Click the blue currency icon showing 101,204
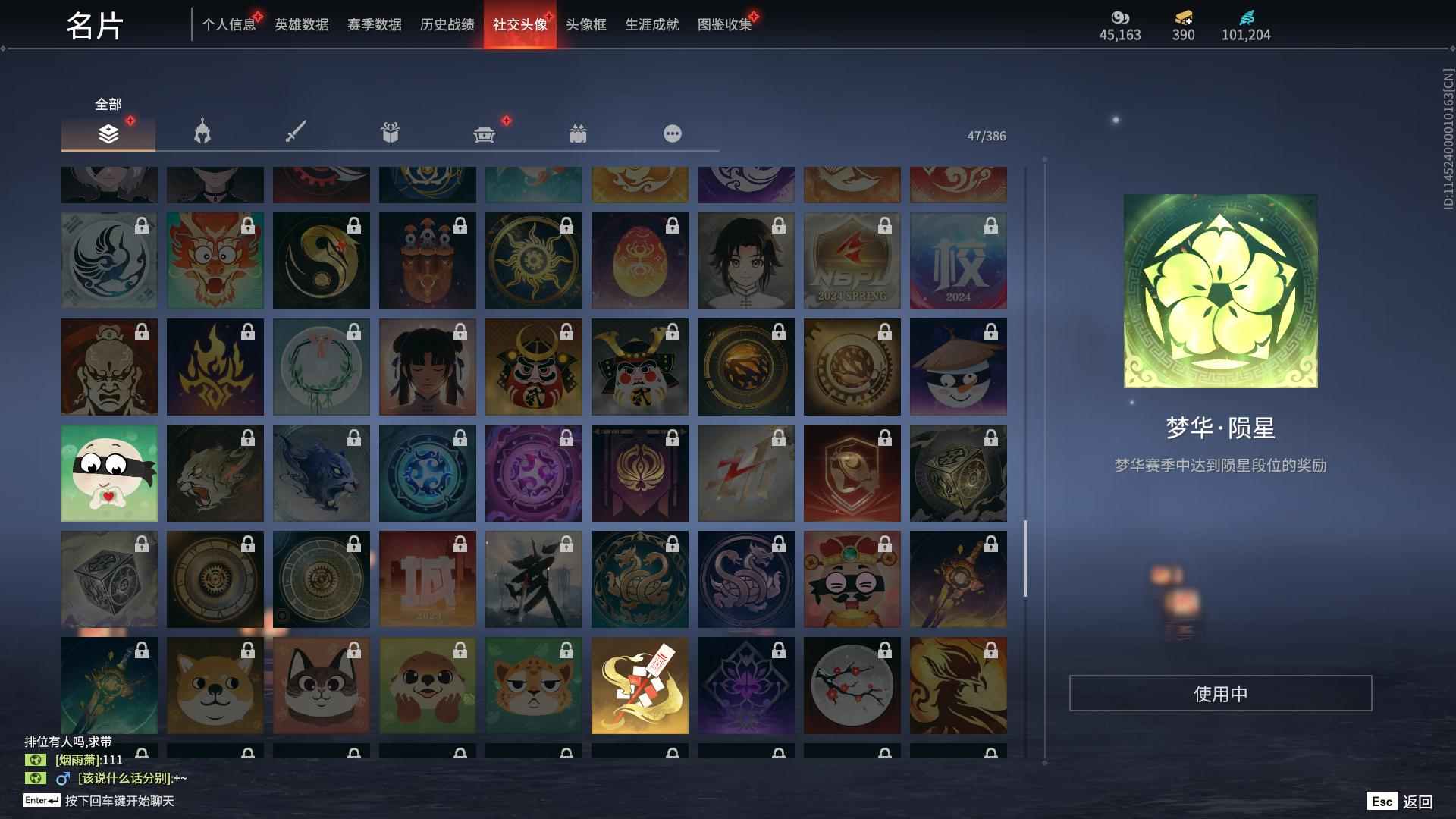 1244,18
